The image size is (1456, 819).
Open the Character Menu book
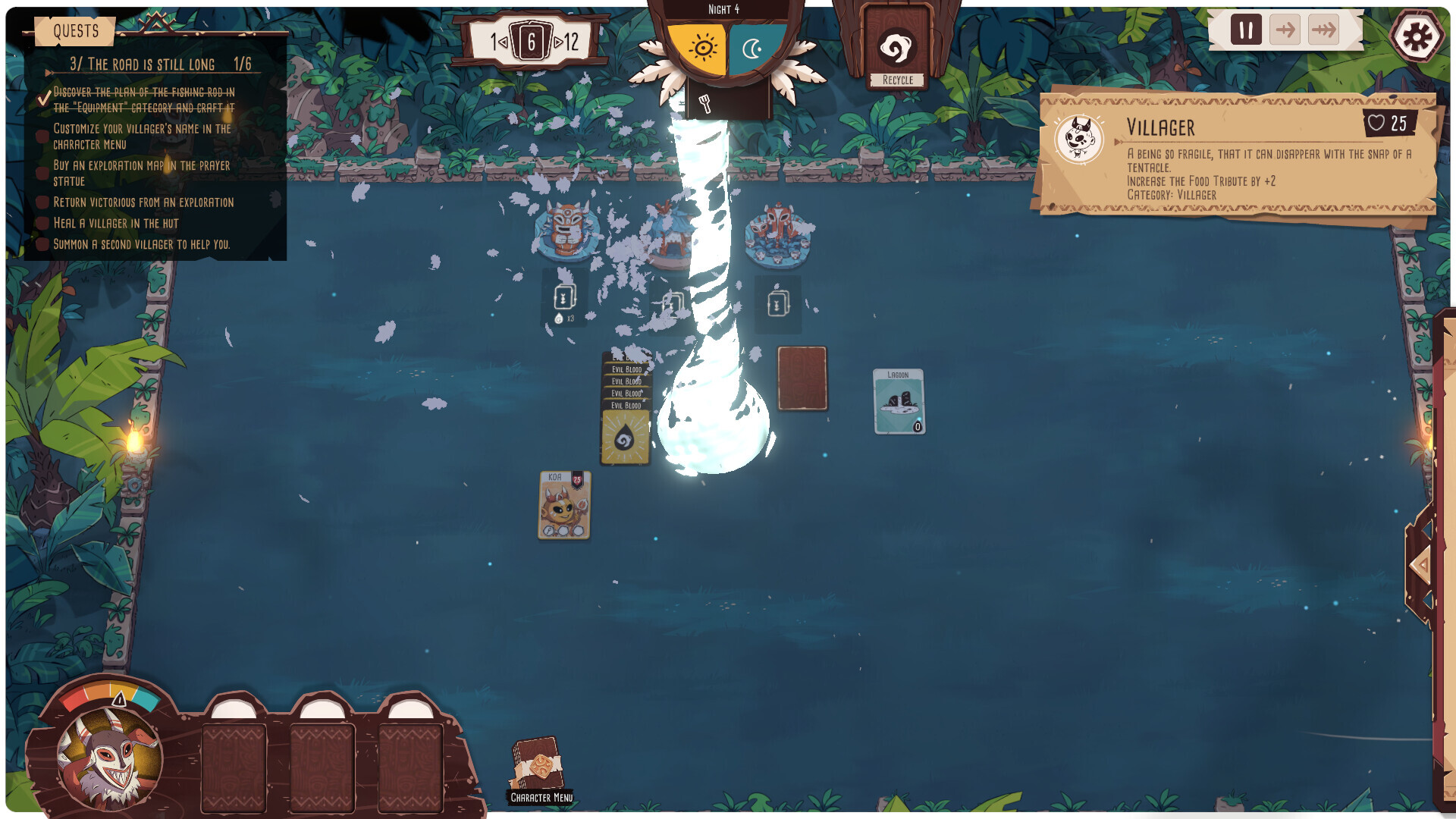[x=539, y=767]
